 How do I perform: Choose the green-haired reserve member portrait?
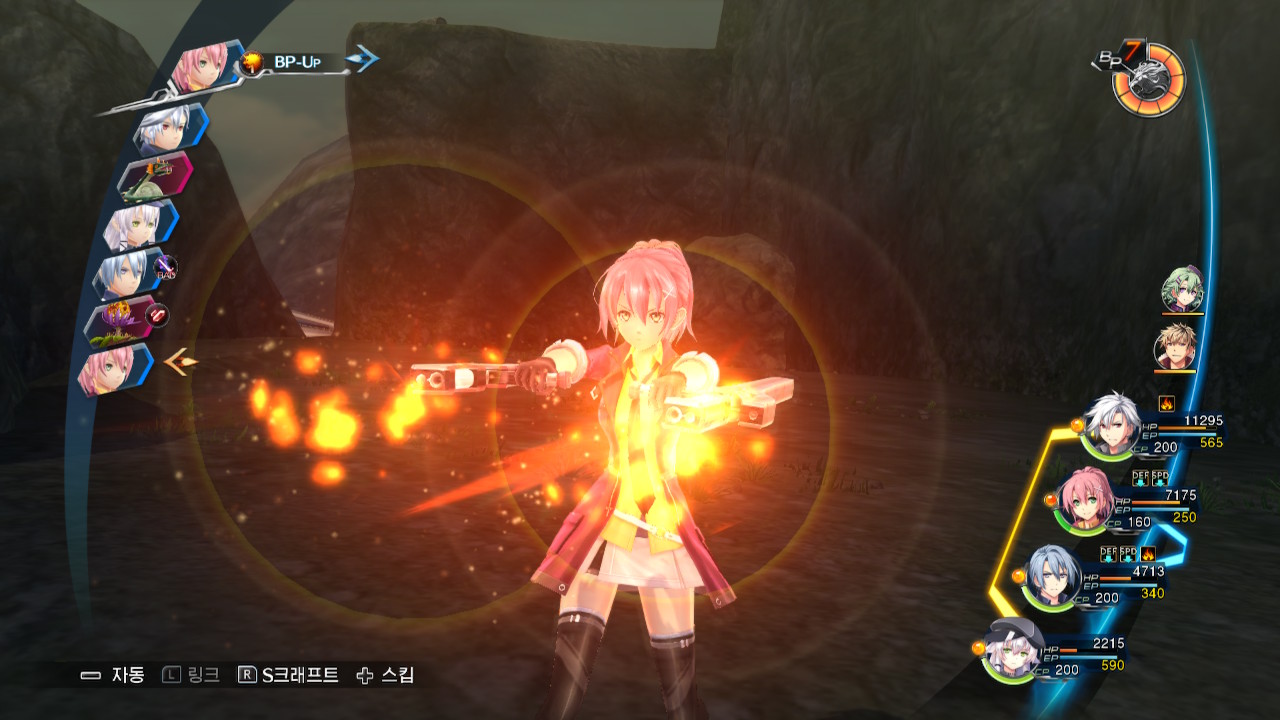pos(1182,290)
